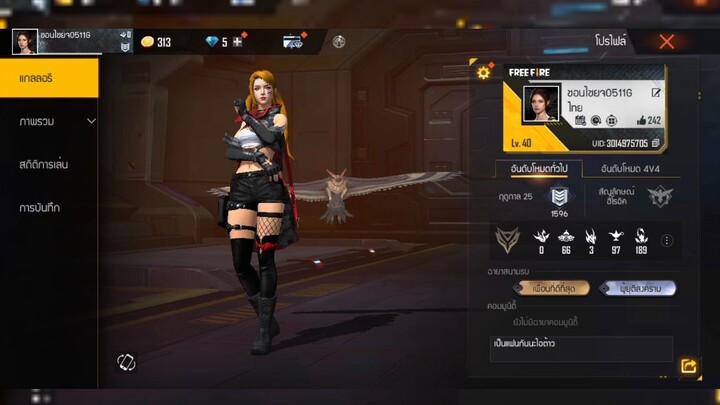Open สถิติการเล่น (Play Statistics)
Viewport: 720px width, 405px height.
tap(44, 164)
